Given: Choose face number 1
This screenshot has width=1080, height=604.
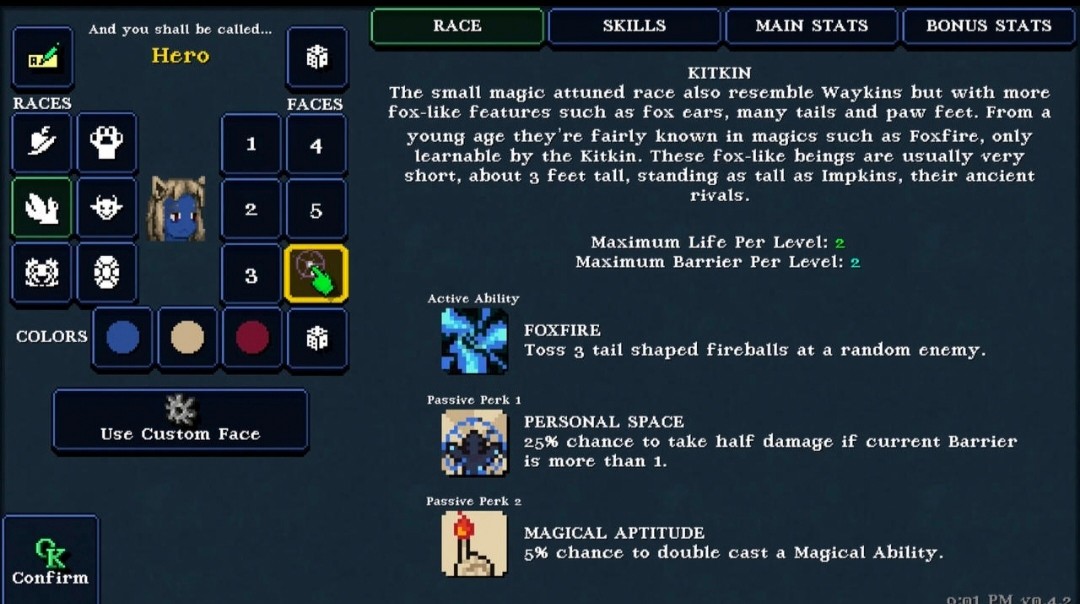Looking at the screenshot, I should pyautogui.click(x=251, y=145).
